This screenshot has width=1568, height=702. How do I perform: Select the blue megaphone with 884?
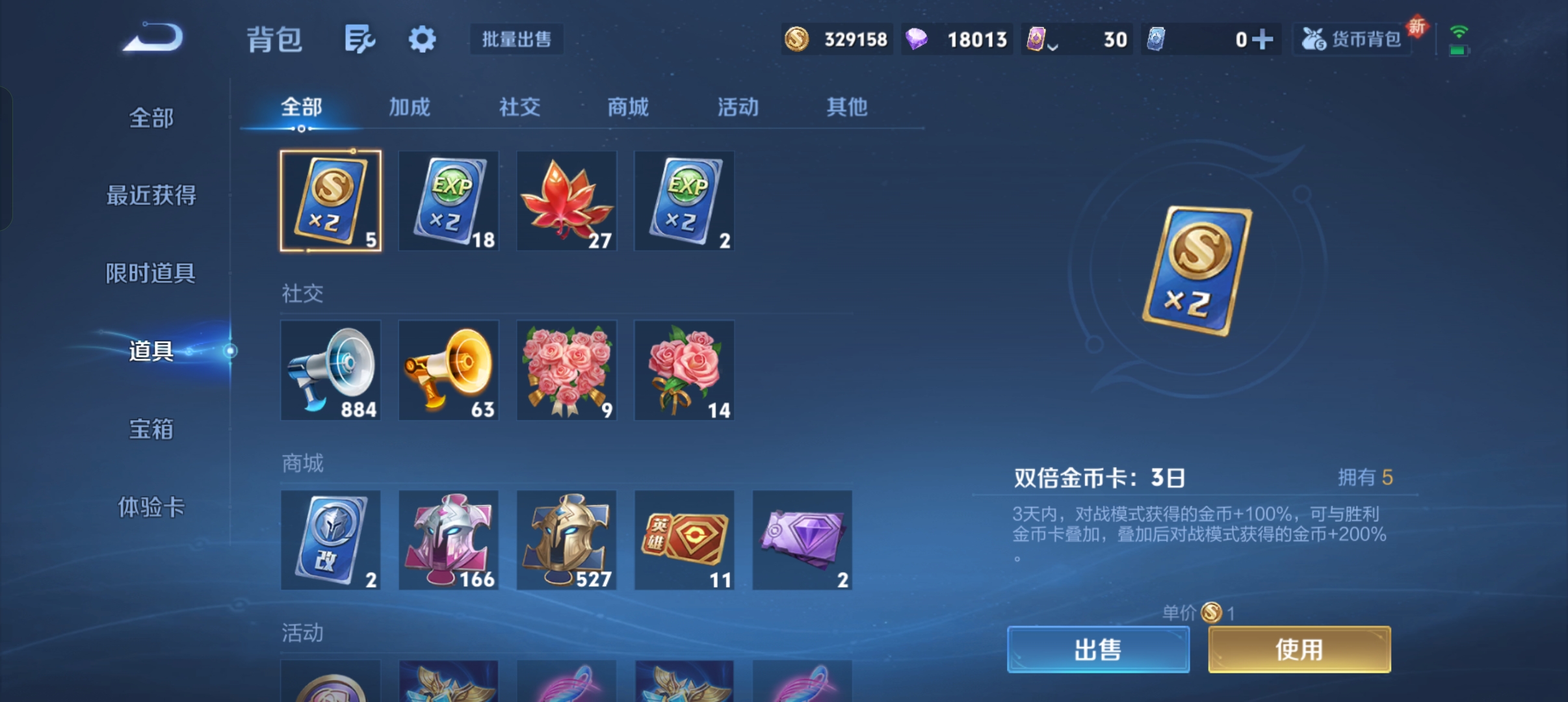coord(330,370)
